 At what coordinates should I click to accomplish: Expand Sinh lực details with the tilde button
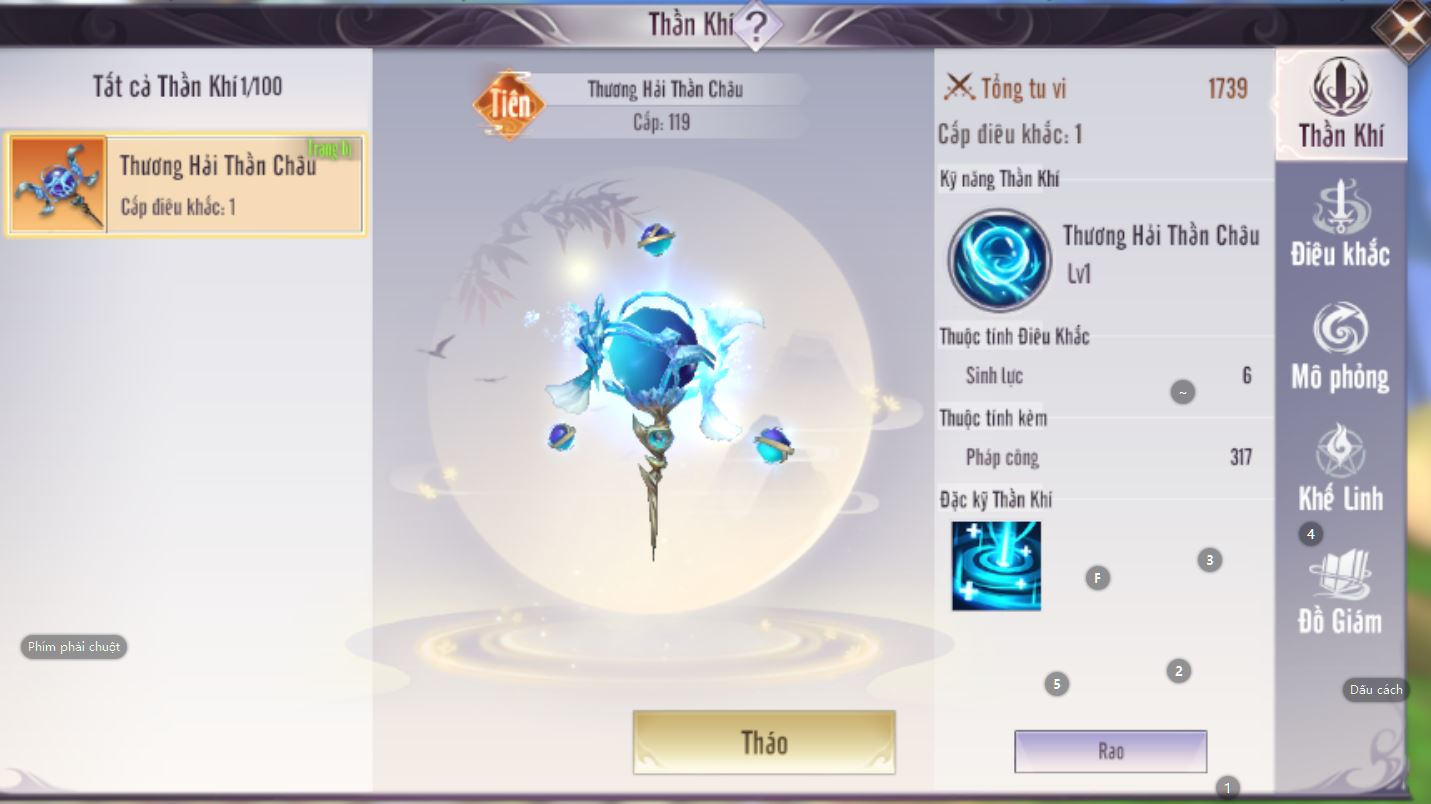pyautogui.click(x=1183, y=392)
